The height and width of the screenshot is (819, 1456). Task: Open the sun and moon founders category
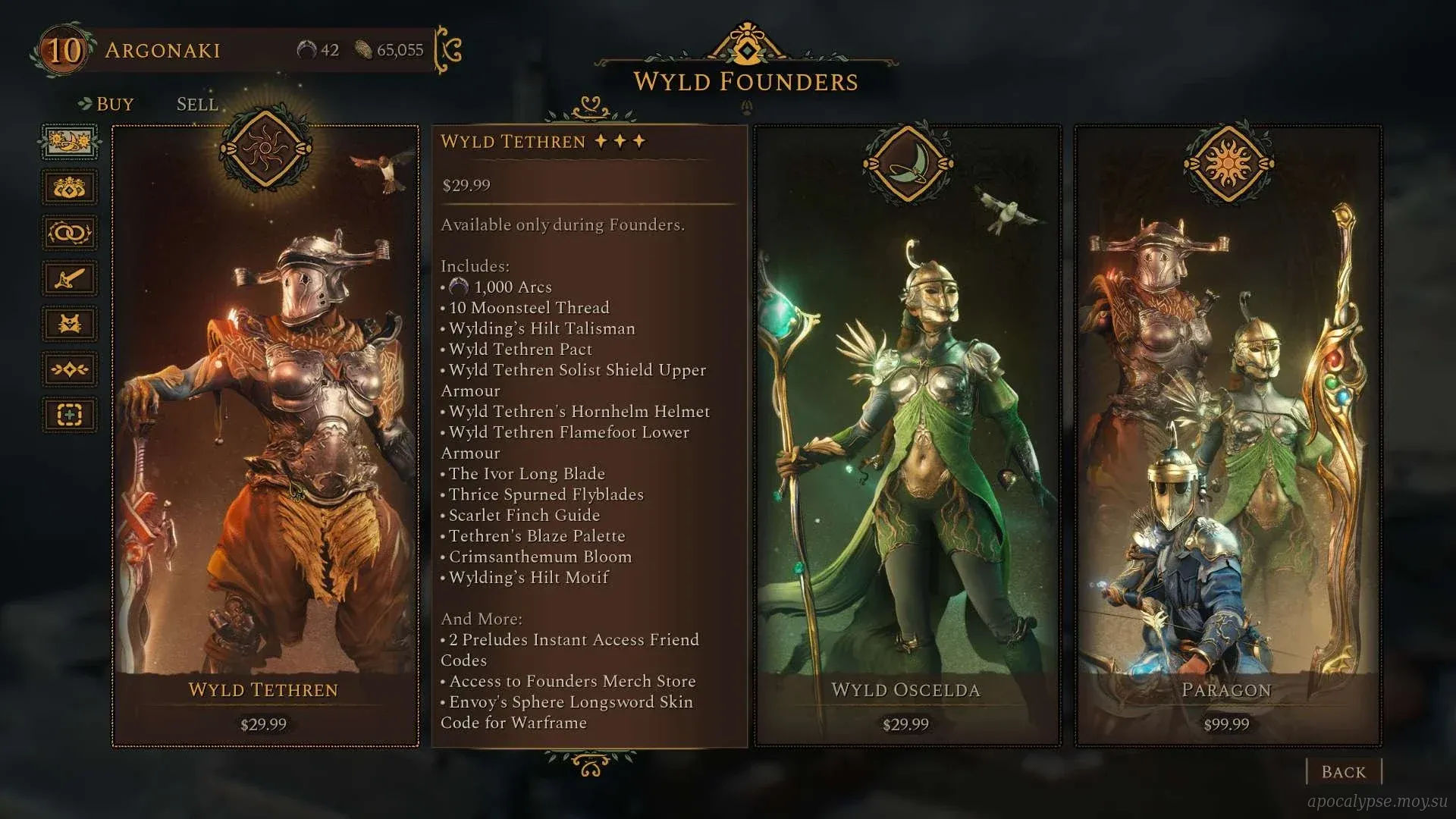point(69,143)
